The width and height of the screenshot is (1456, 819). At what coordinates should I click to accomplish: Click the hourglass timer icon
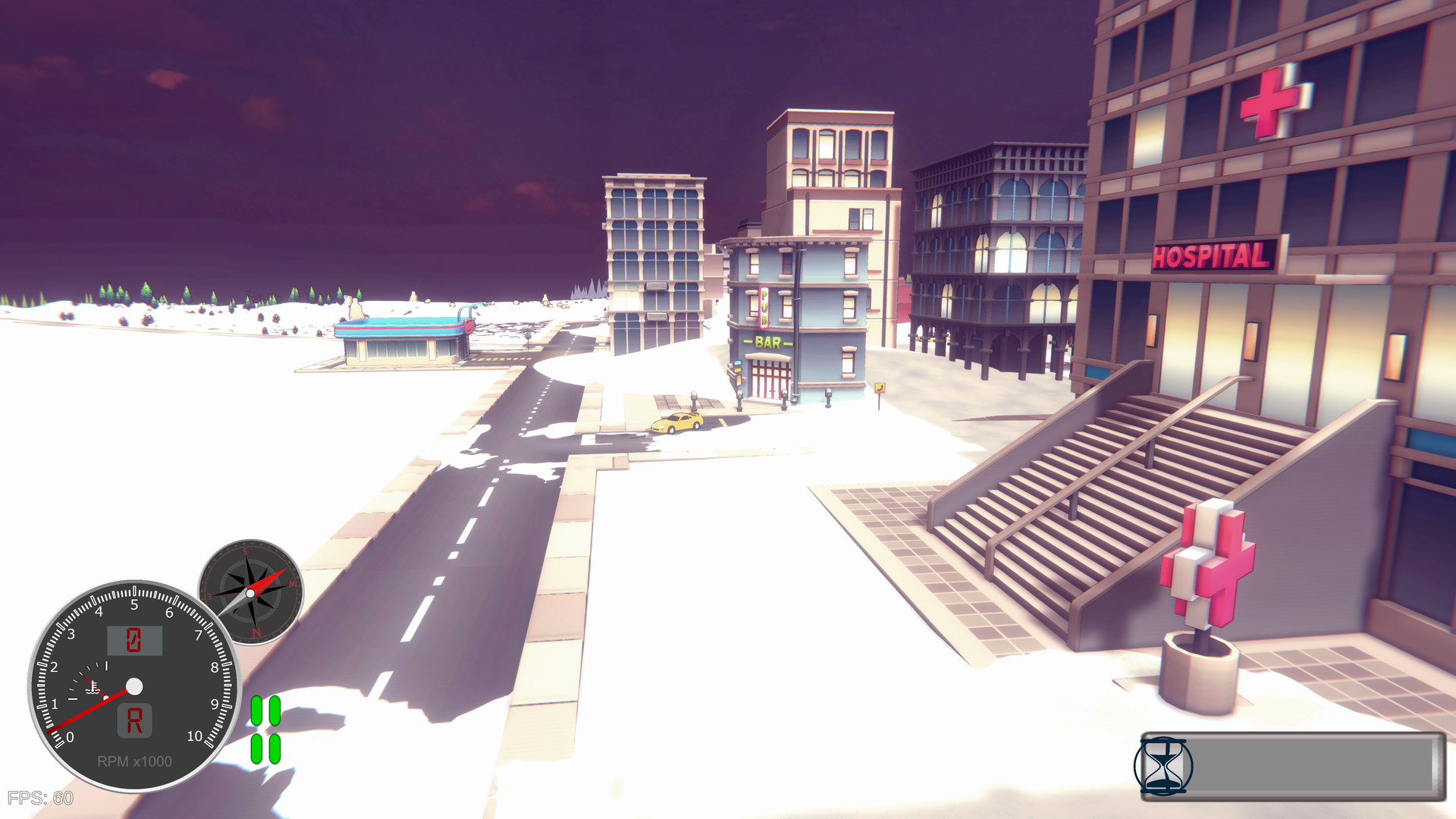1166,768
